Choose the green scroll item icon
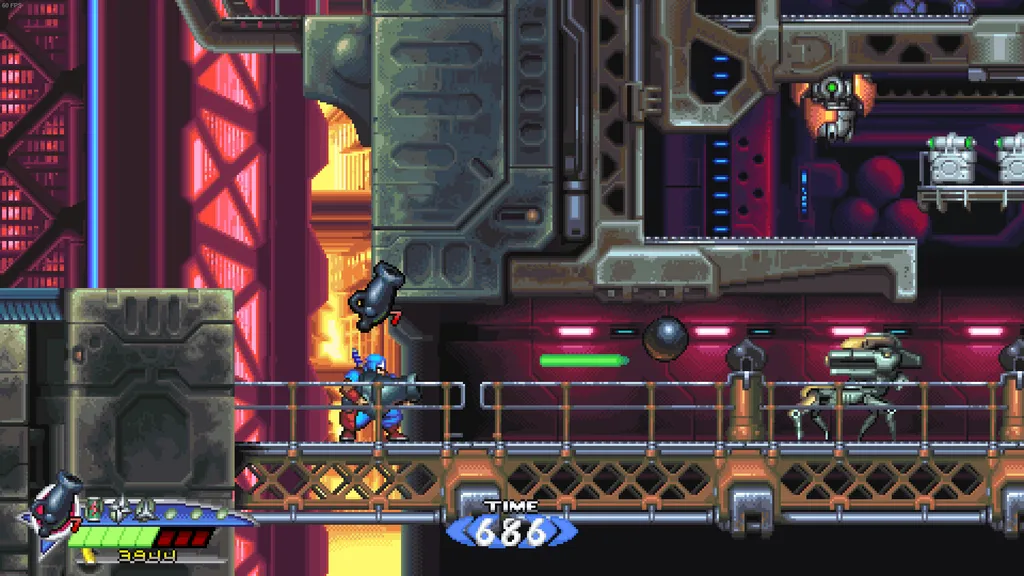 (94, 508)
